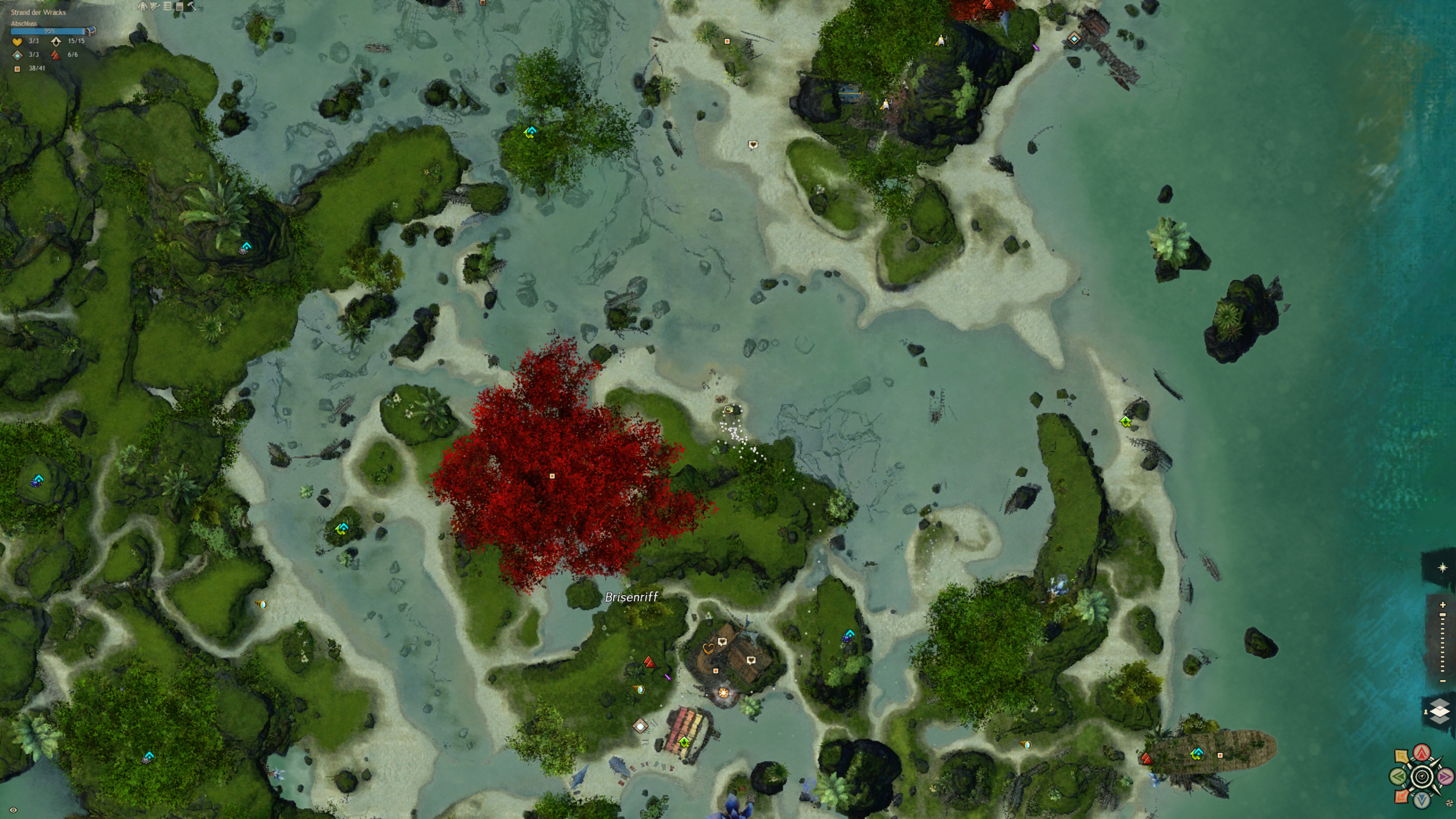This screenshot has height=819, width=1456.
Task: Click the red hero challenge marker near Brisenriff
Action: coord(650,662)
